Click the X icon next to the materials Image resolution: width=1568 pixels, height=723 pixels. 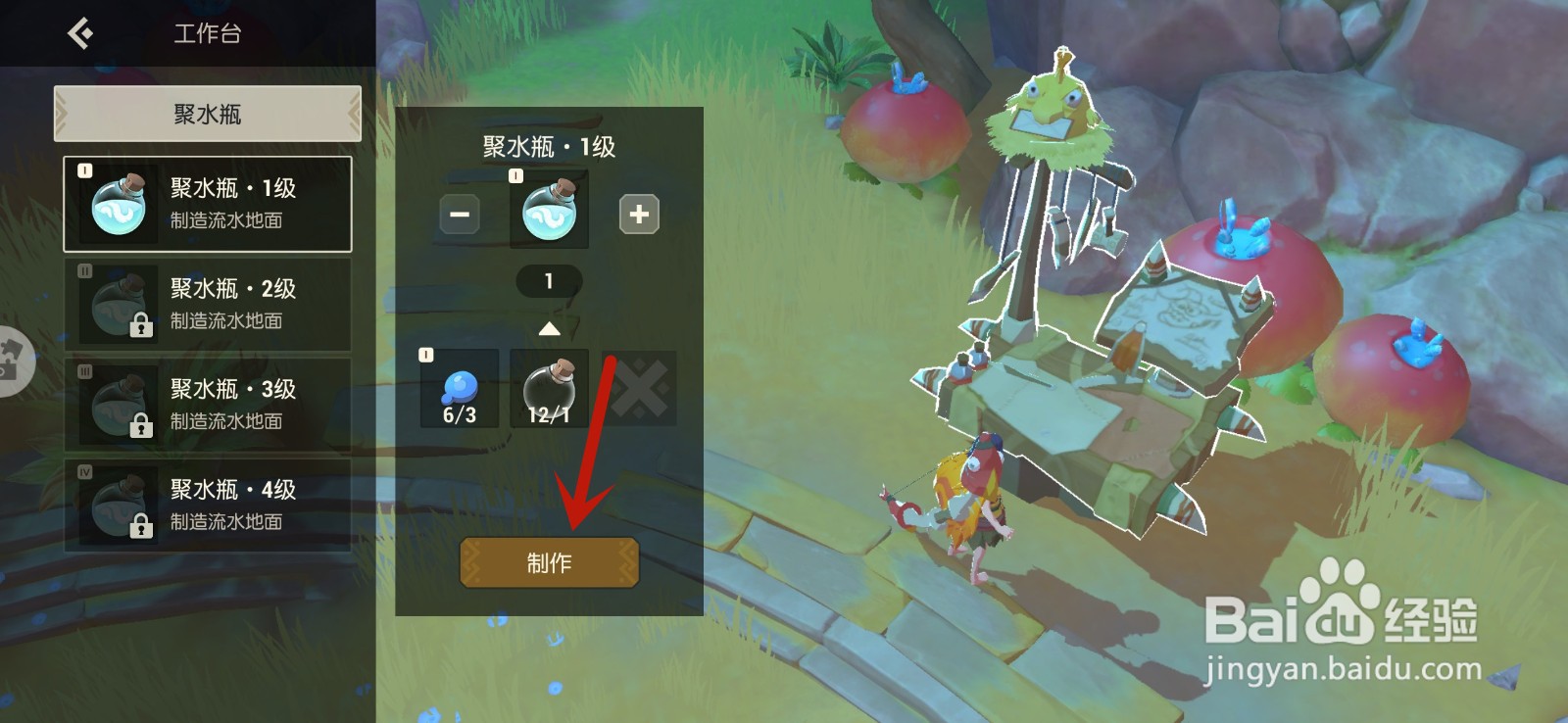639,388
